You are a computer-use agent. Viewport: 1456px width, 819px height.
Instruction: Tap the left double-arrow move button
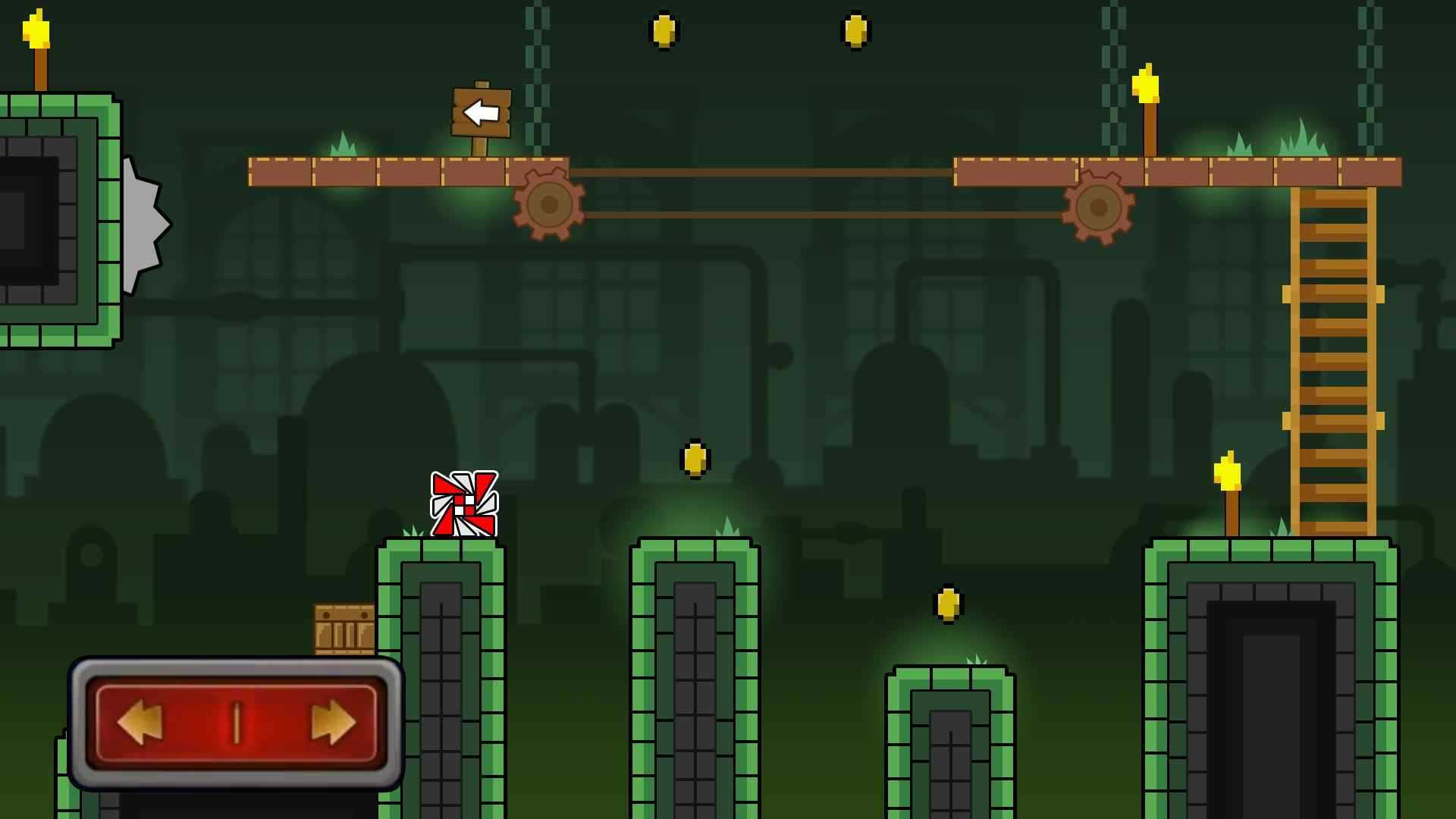141,723
